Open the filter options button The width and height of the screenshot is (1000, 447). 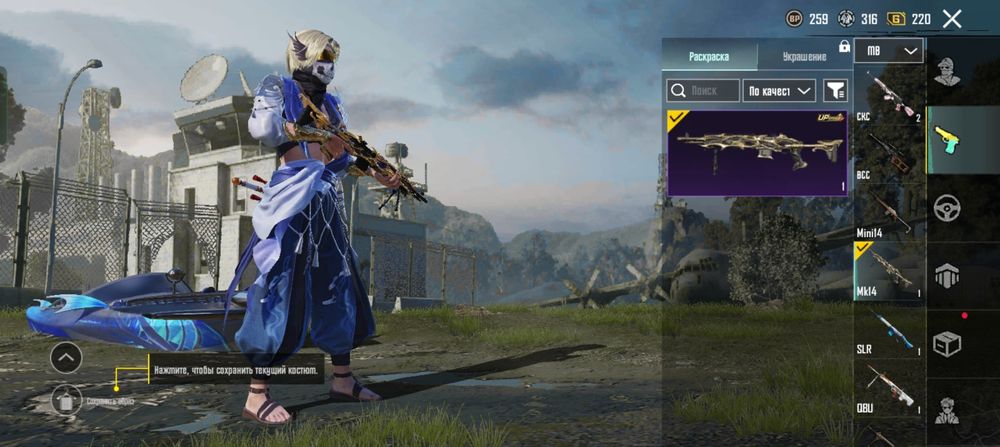tap(835, 91)
